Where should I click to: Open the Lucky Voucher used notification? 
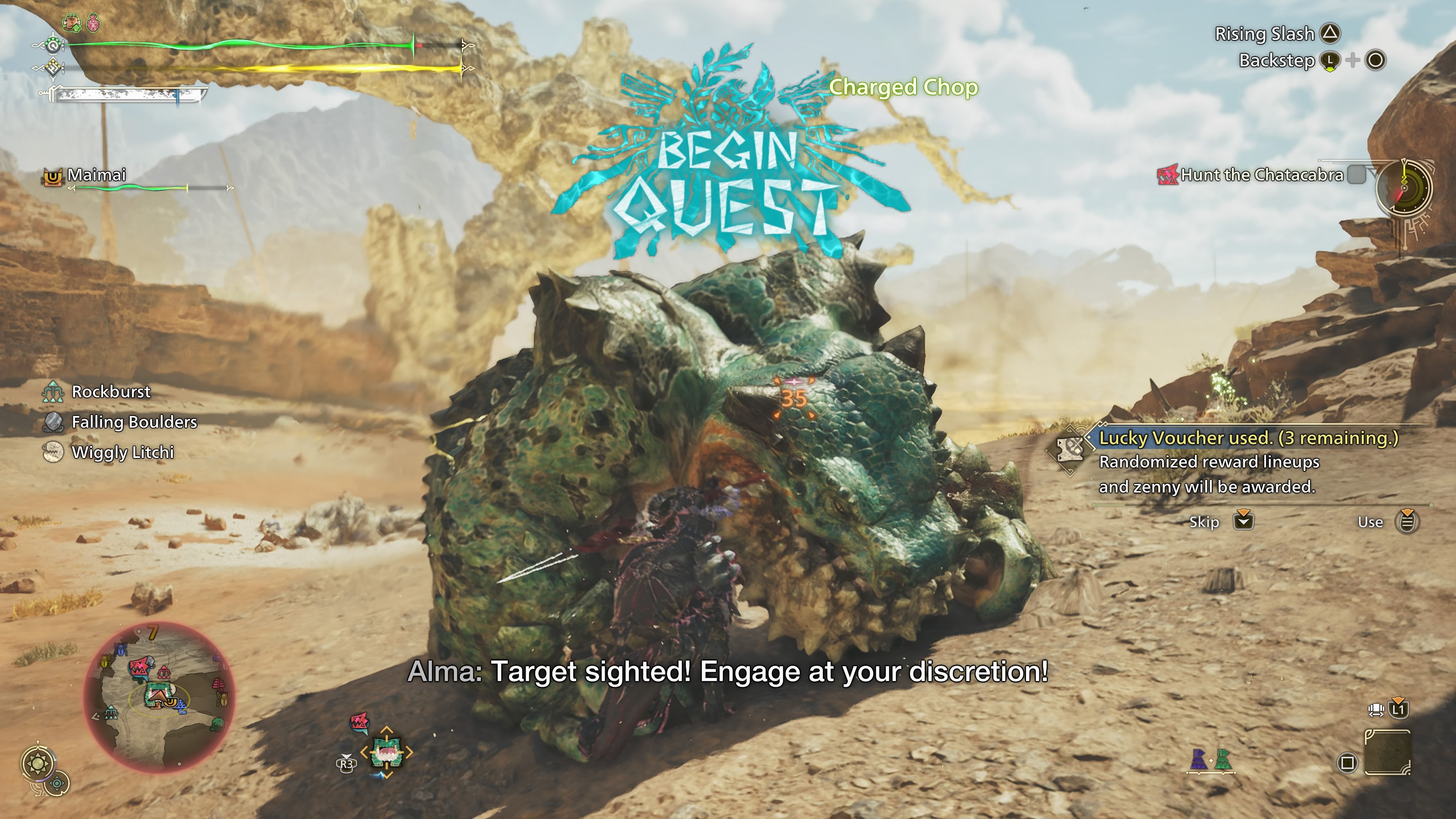tap(1247, 438)
